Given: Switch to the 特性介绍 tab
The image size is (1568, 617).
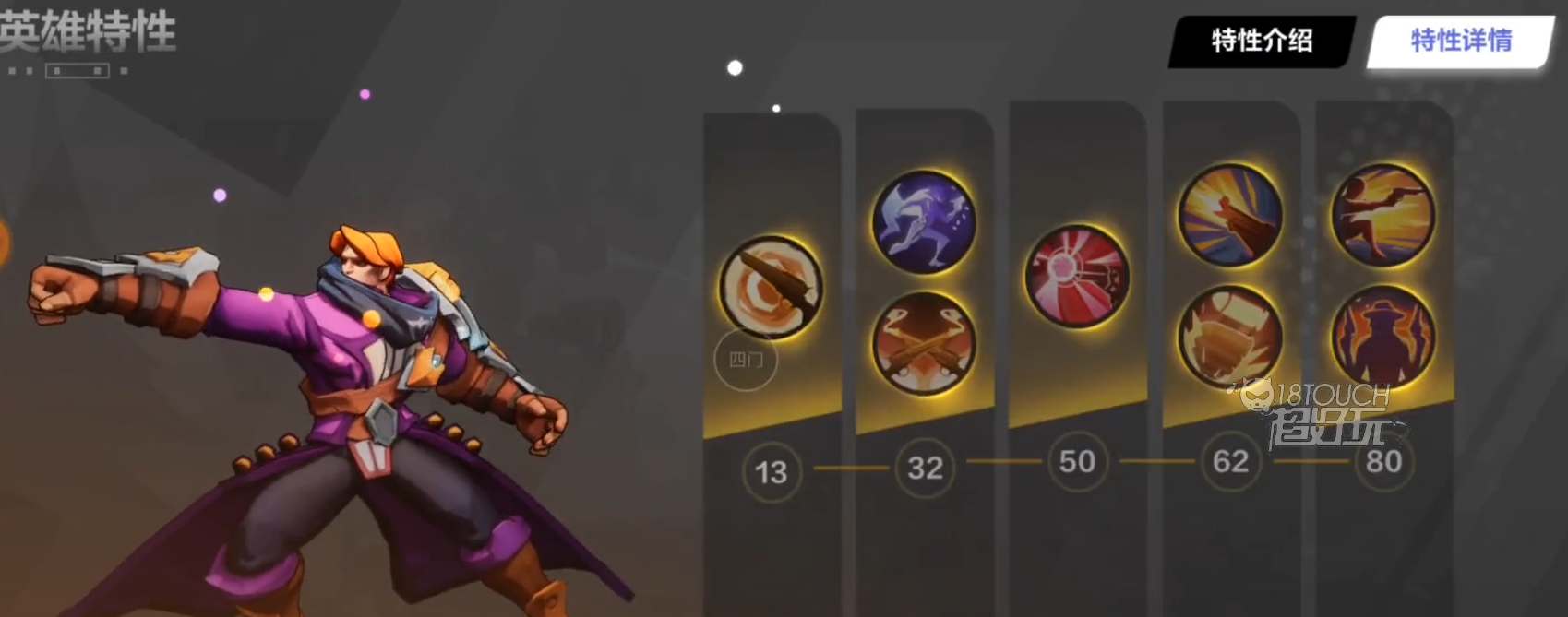Looking at the screenshot, I should tap(1261, 41).
